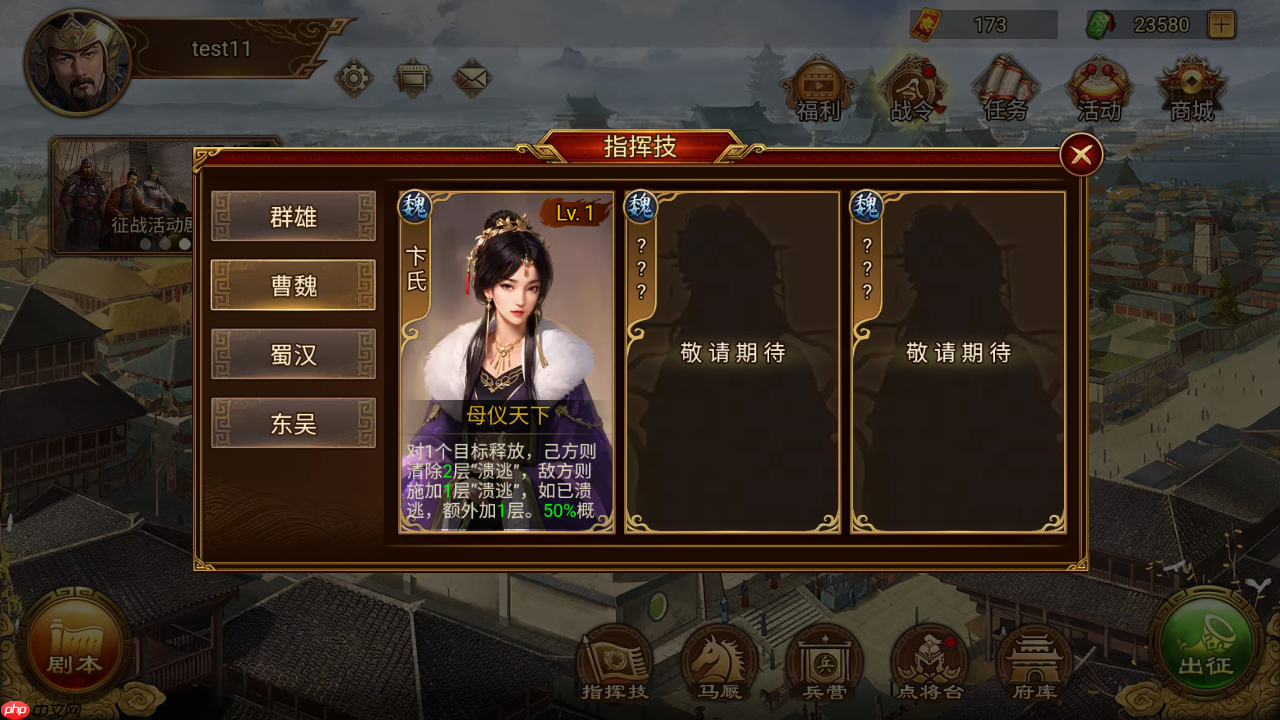Switch to the 曹魏 faction tab
This screenshot has width=1280, height=720.
click(x=293, y=283)
